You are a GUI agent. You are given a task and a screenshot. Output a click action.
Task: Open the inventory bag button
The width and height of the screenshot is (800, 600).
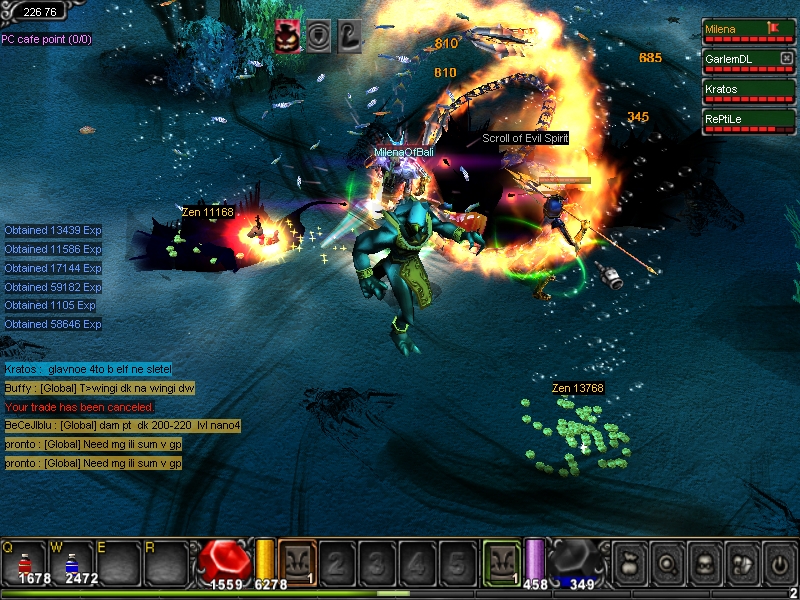(630, 564)
